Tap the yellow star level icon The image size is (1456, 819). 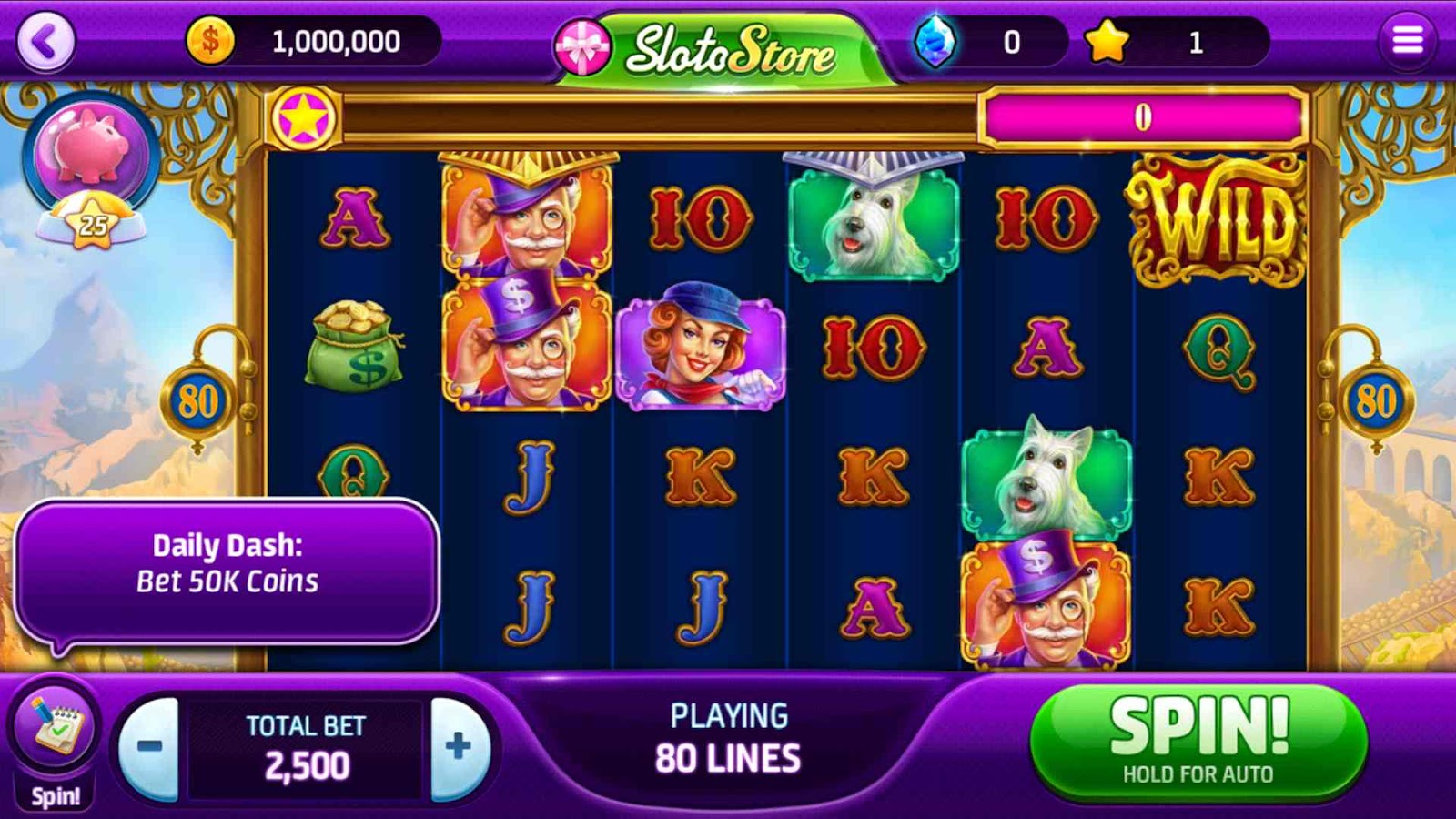coord(1107,42)
